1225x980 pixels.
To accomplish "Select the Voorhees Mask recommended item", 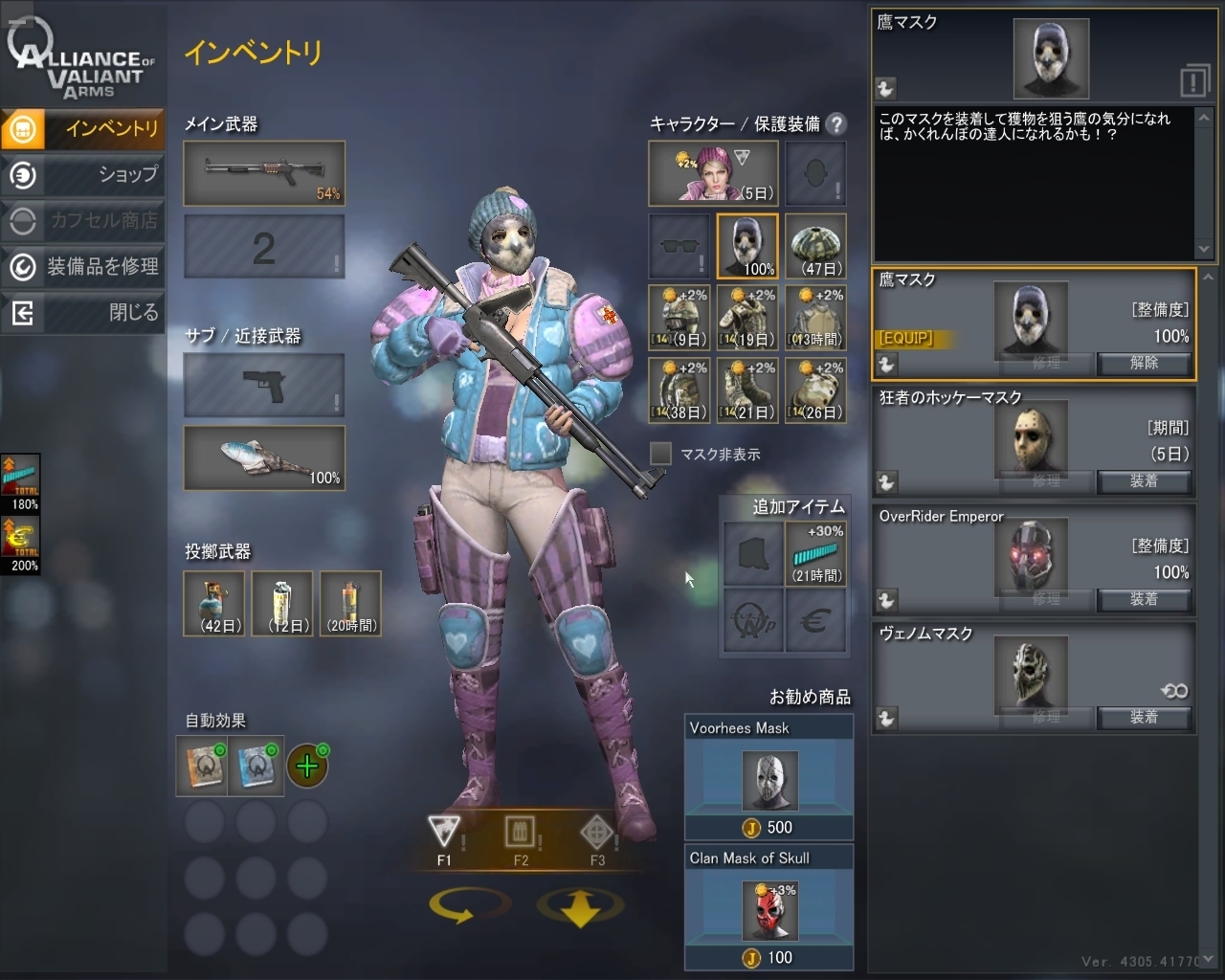I will 769,779.
